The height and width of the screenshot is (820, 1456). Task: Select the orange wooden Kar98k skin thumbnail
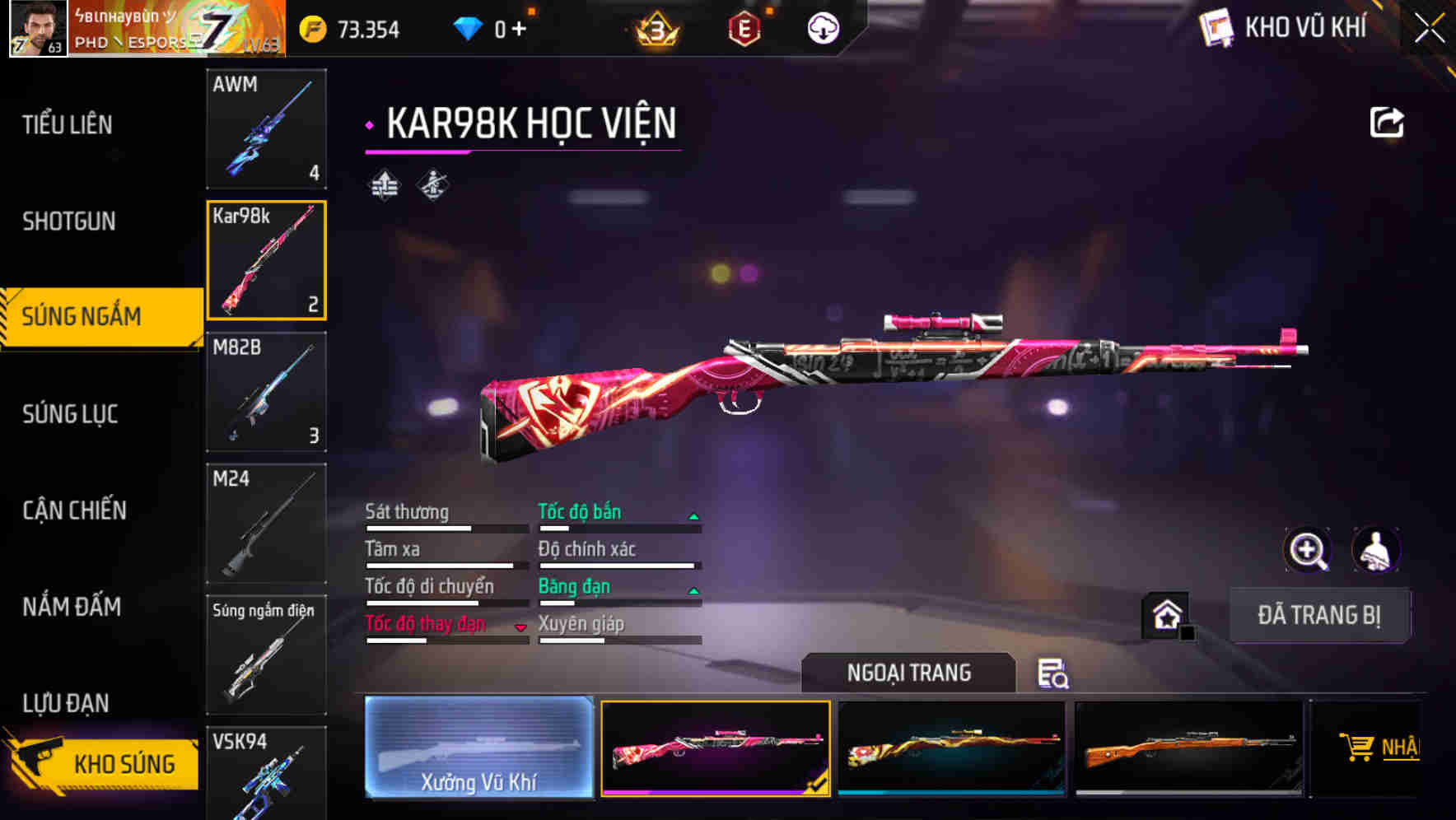point(1189,748)
